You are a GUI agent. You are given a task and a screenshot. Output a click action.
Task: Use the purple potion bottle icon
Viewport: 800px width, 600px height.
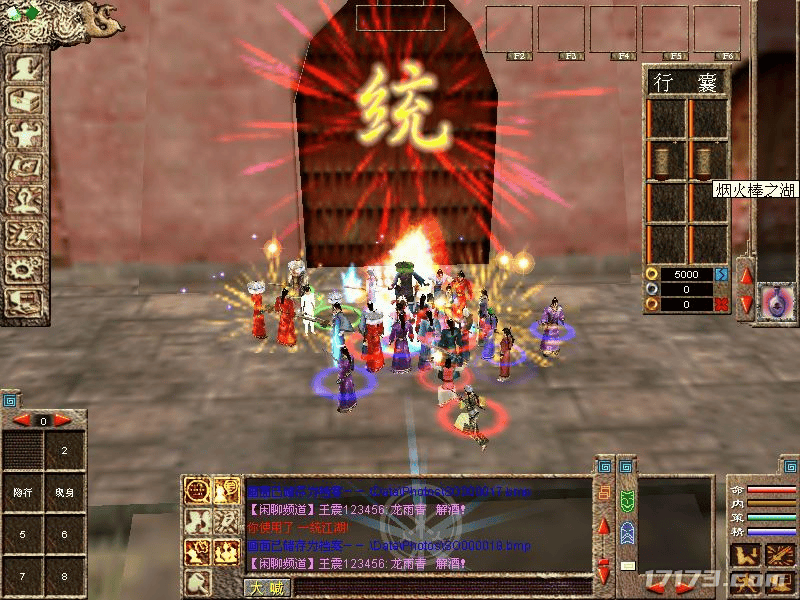[773, 300]
